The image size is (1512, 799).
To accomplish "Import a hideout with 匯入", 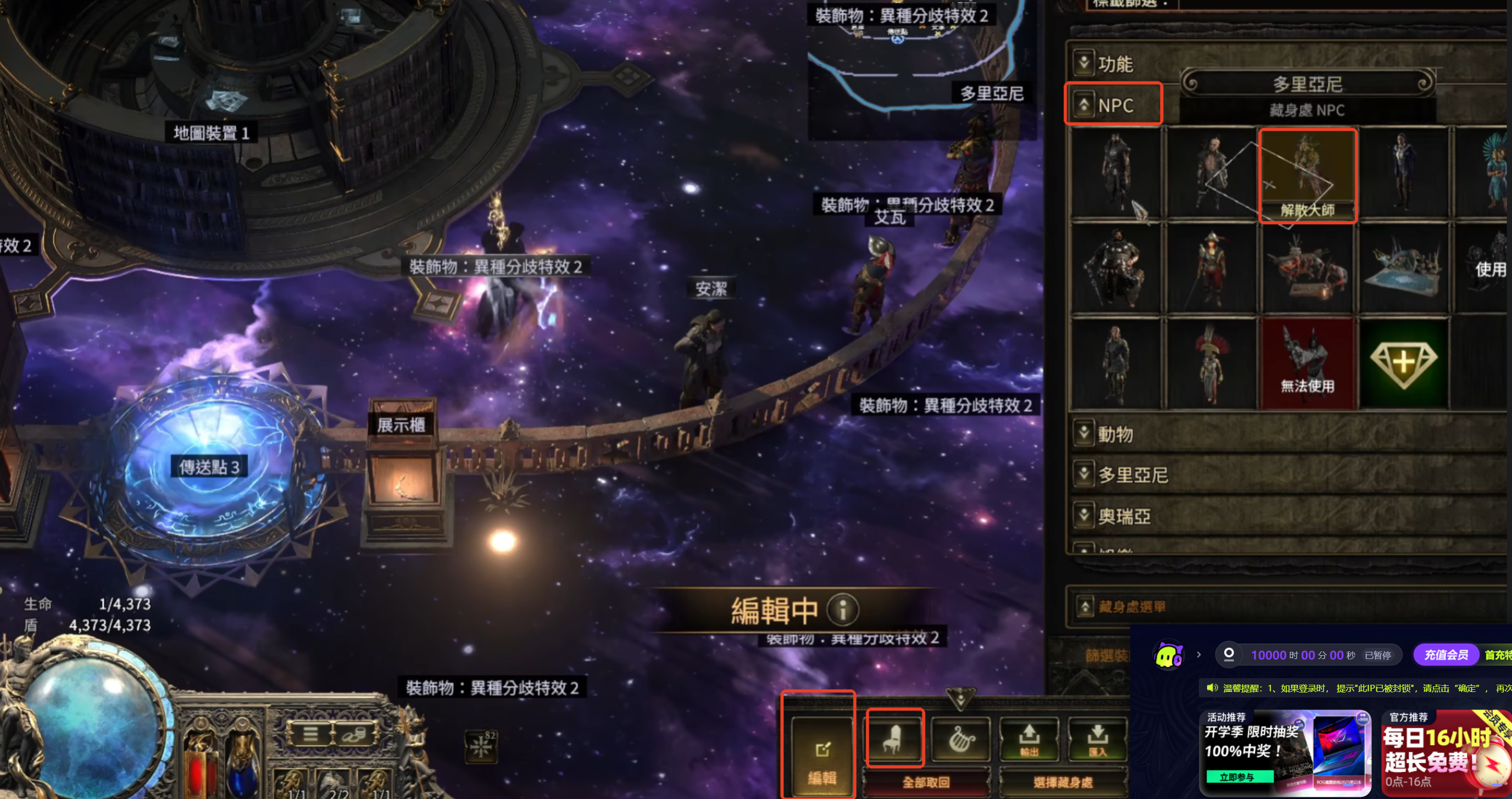I will point(1097,739).
